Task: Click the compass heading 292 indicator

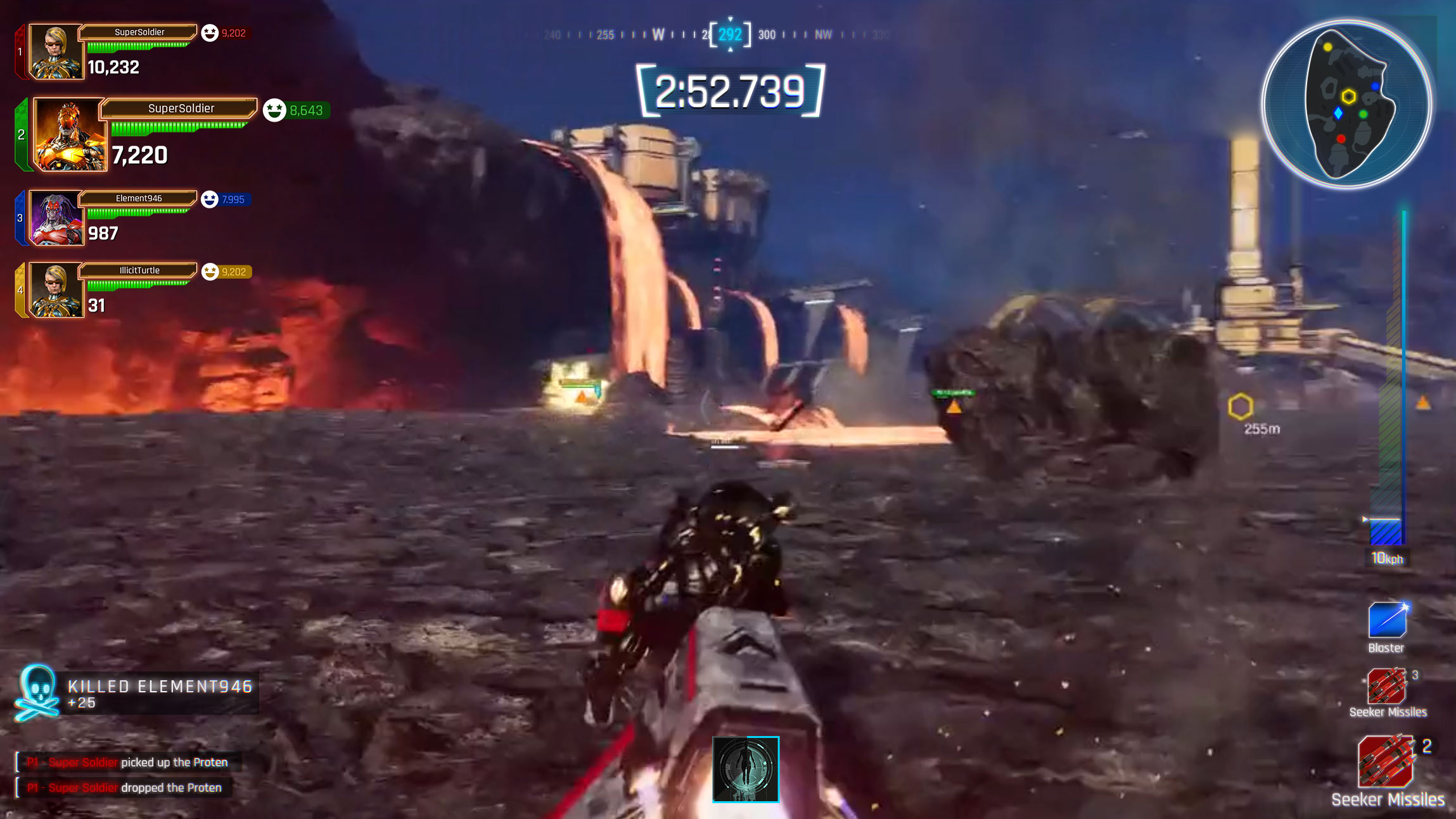Action: [730, 35]
